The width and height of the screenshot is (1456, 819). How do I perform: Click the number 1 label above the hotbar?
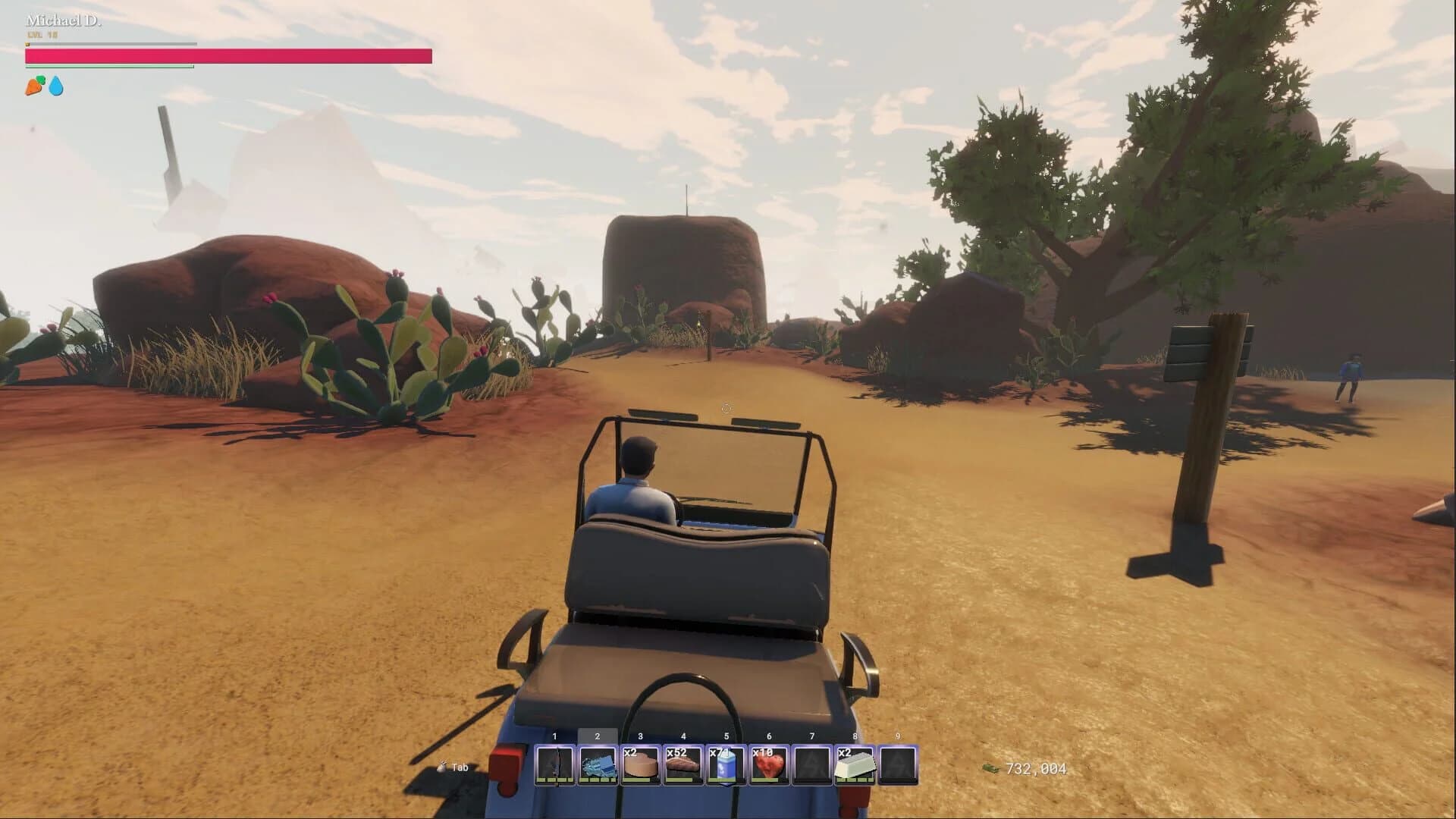(x=556, y=735)
